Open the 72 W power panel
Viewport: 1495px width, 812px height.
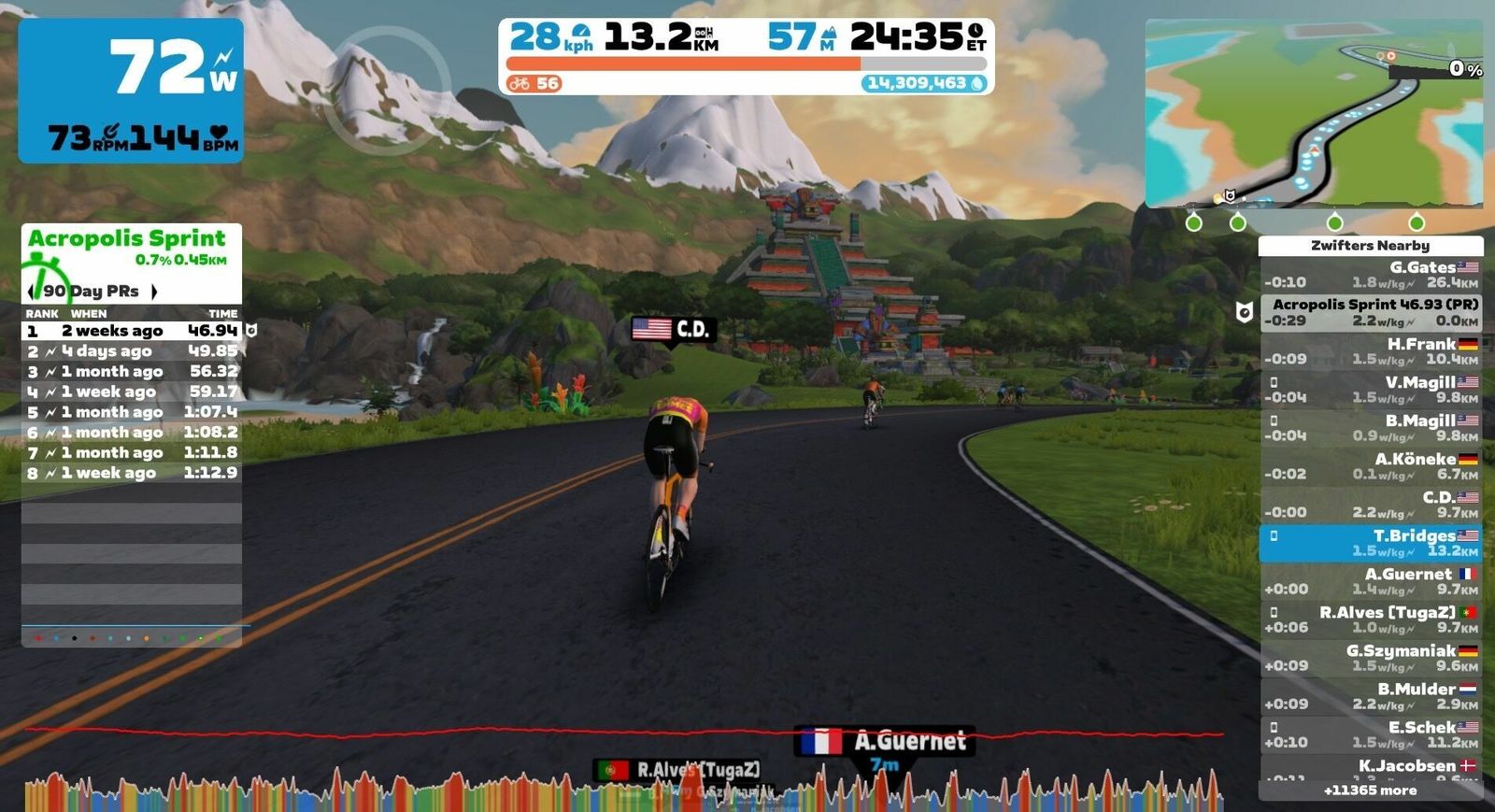click(x=131, y=91)
